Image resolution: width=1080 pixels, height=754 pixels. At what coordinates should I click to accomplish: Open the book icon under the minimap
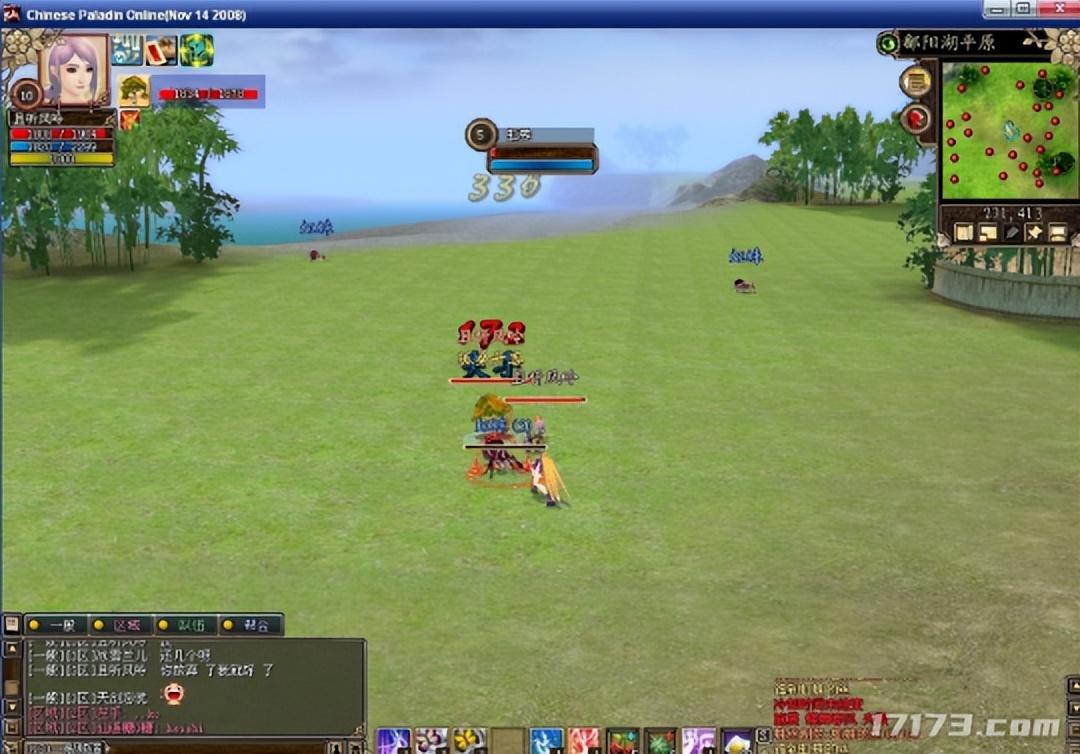(963, 233)
